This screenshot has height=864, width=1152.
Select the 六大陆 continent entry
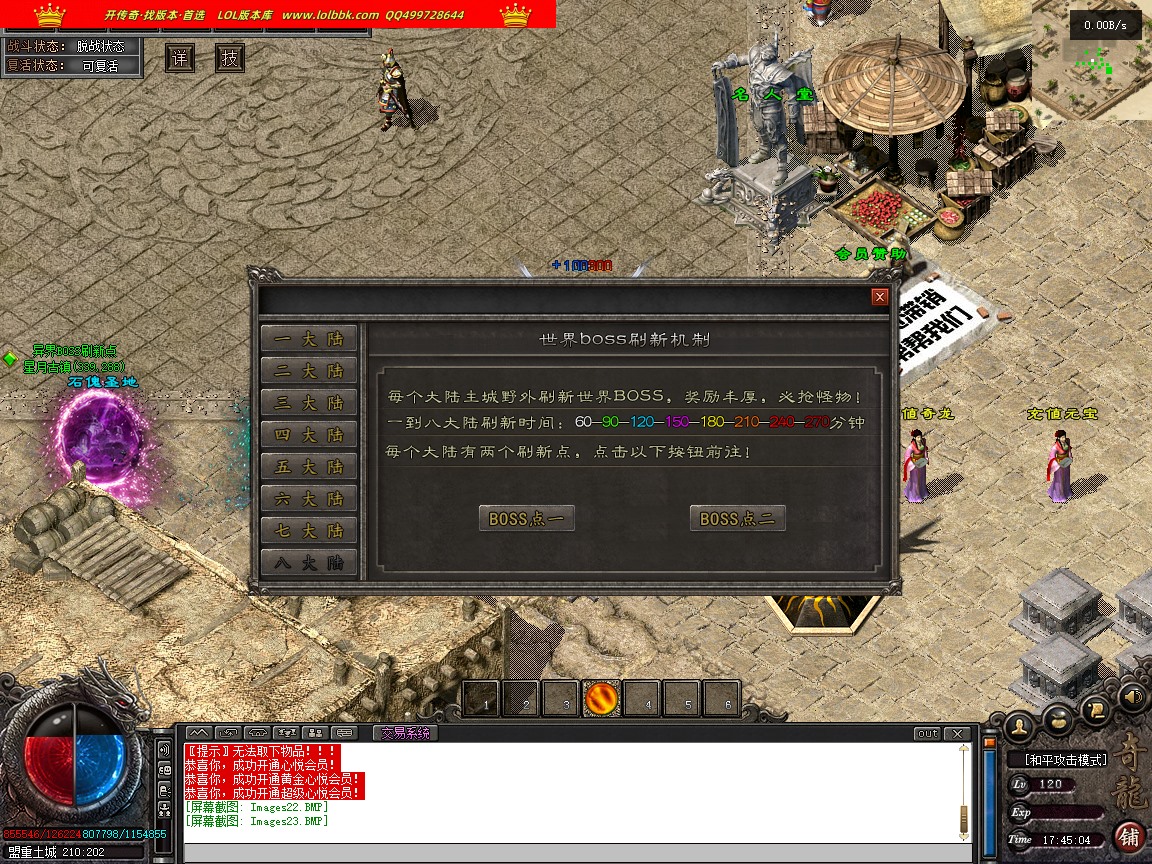[308, 499]
